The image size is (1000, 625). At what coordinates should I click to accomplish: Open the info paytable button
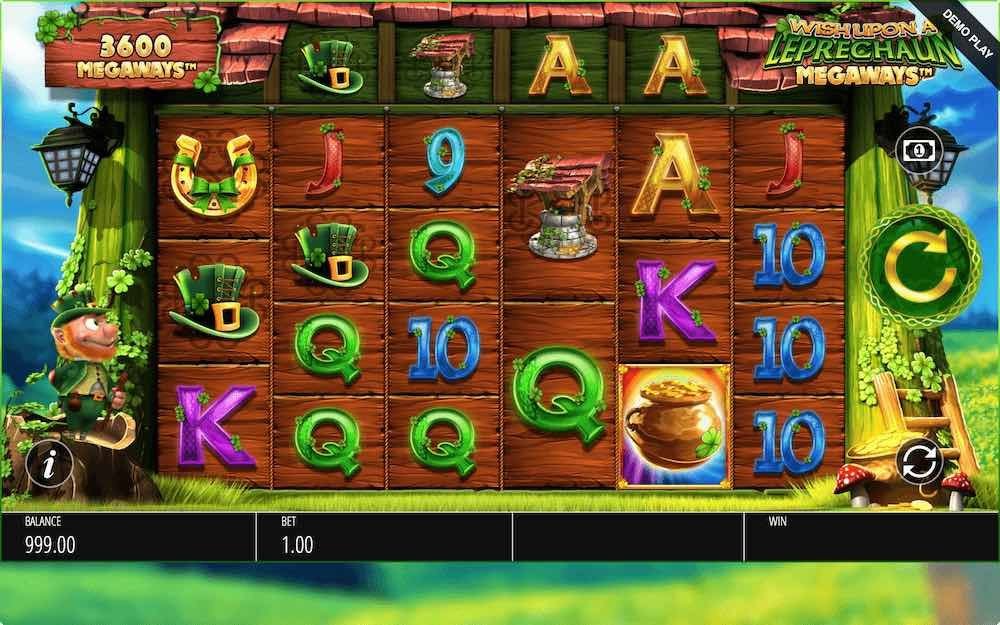point(48,464)
